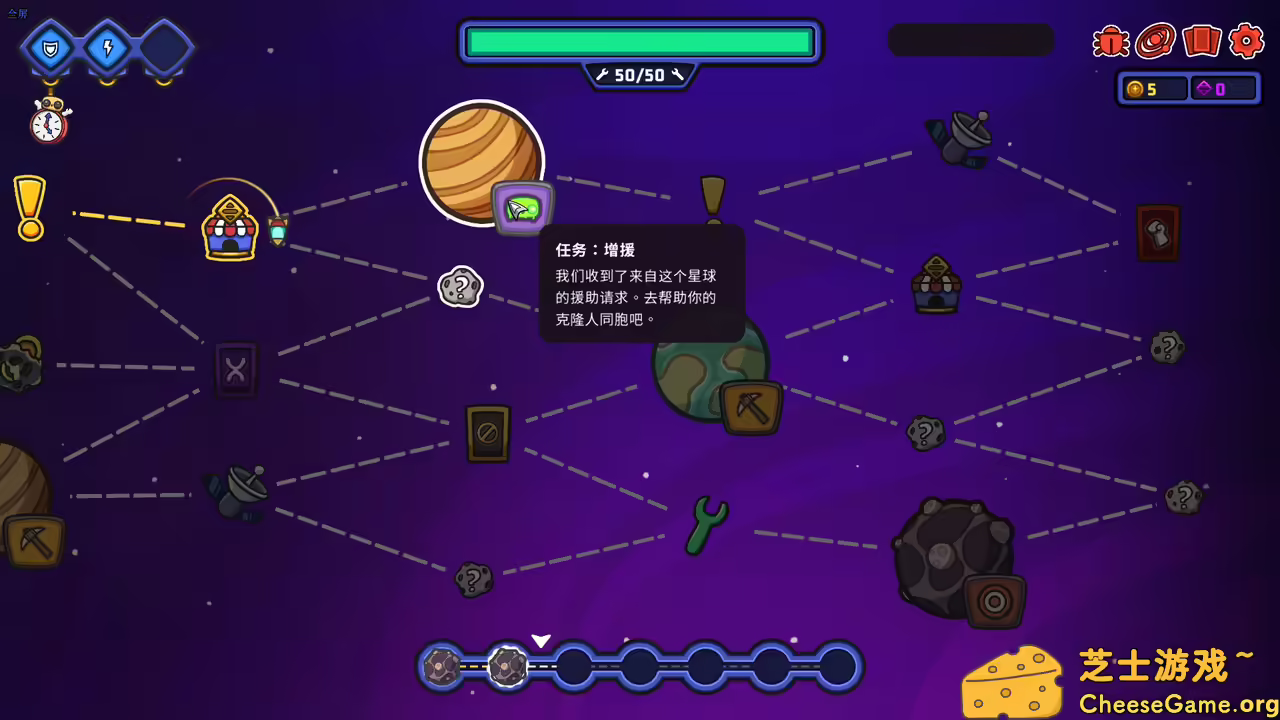Open the card collection icon
This screenshot has height=720, width=1280.
coord(1201,42)
